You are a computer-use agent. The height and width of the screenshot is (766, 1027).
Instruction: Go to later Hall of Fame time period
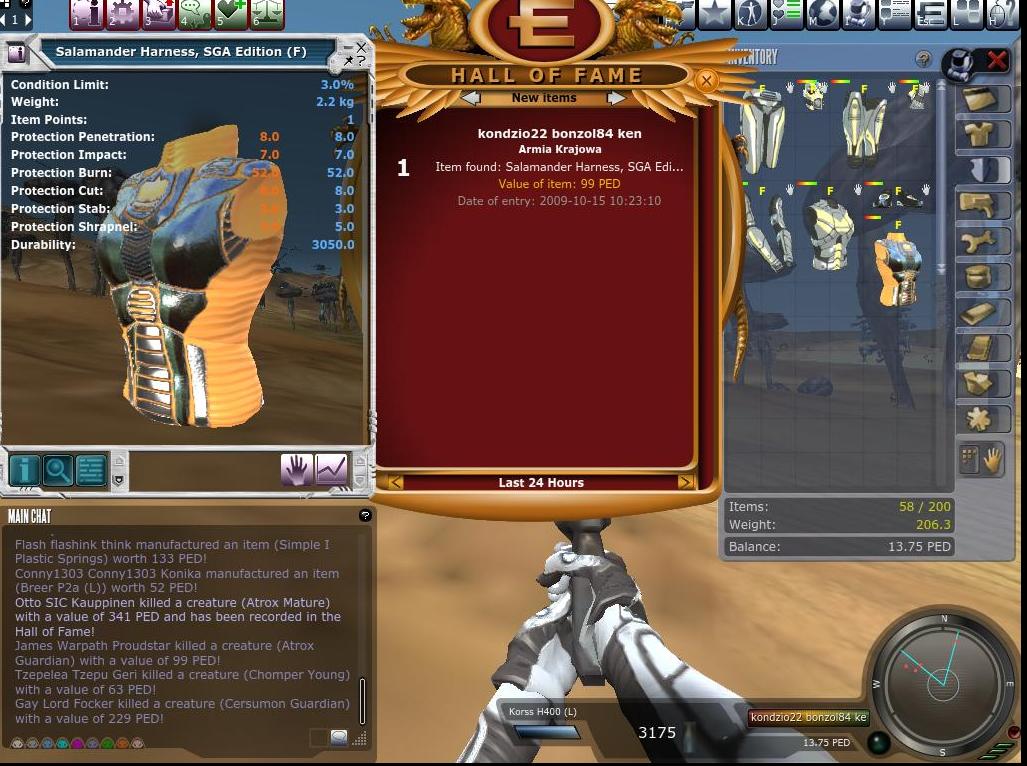point(685,483)
